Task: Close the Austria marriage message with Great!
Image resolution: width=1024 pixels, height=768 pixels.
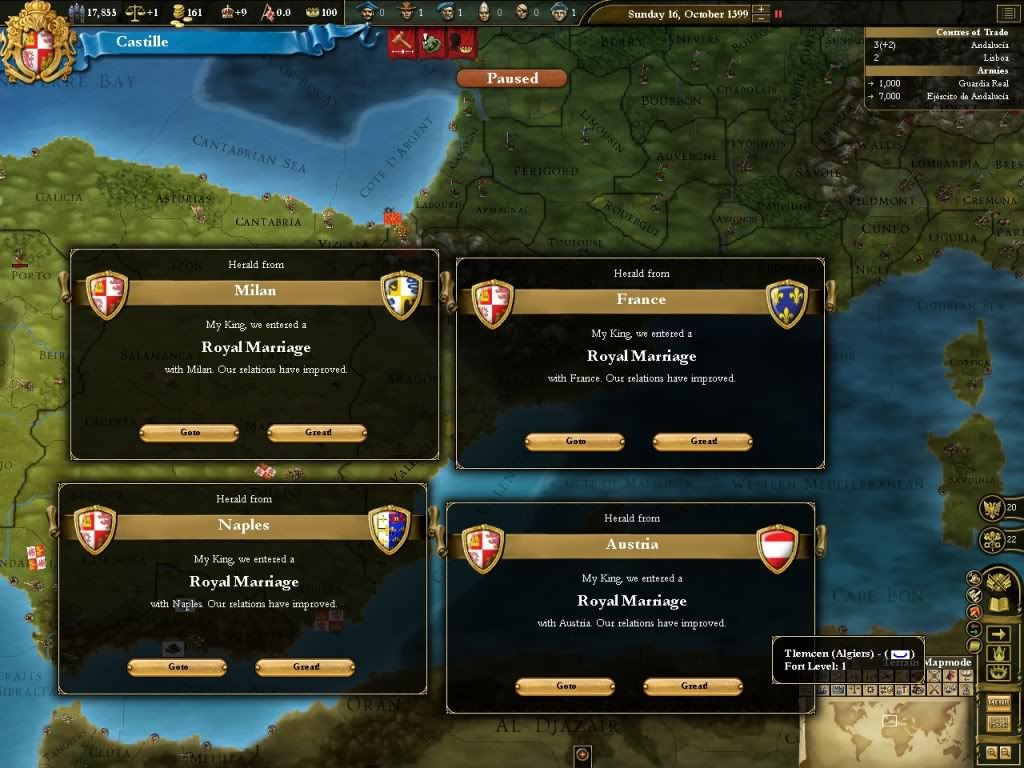Action: pyautogui.click(x=693, y=687)
